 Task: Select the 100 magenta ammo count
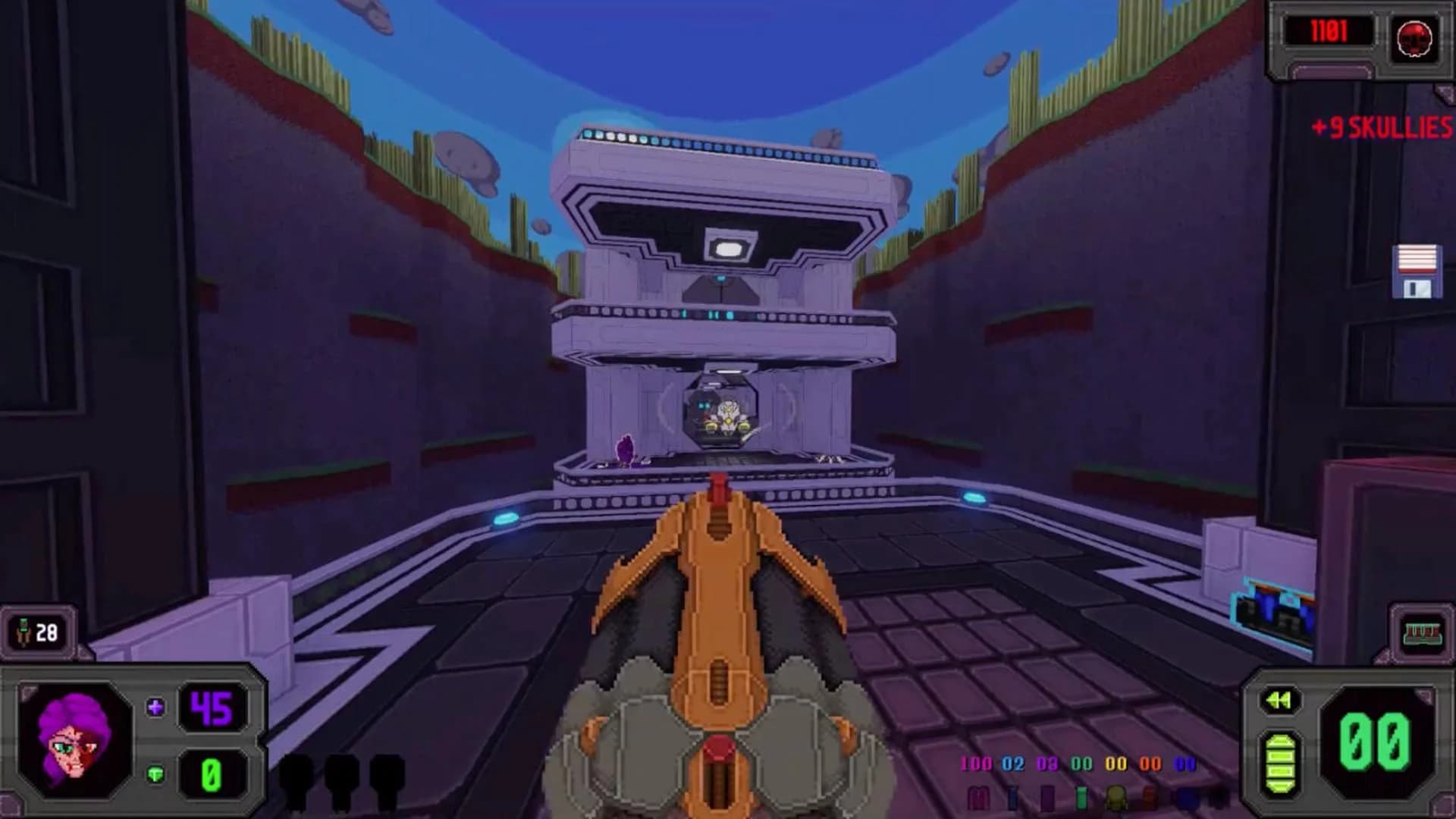[977, 764]
